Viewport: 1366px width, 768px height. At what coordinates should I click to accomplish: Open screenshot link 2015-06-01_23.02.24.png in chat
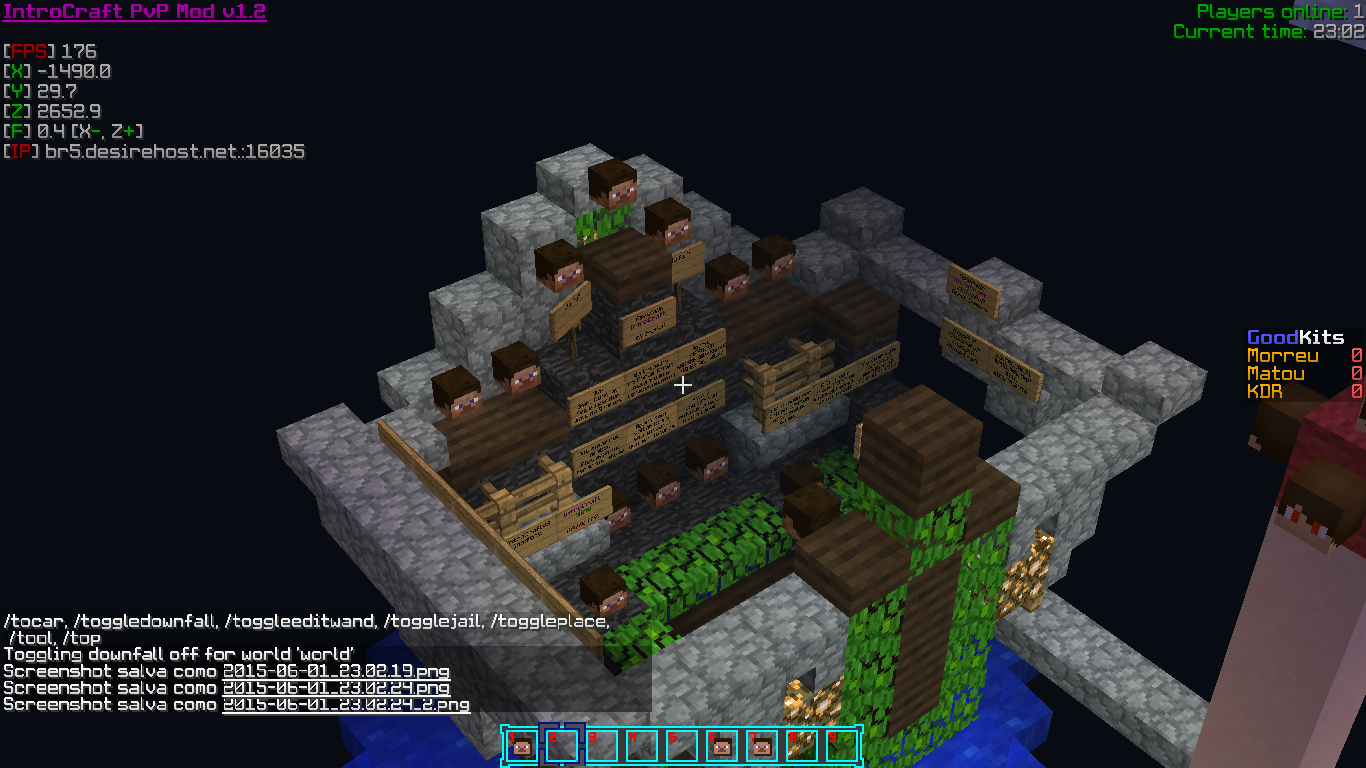(336, 688)
